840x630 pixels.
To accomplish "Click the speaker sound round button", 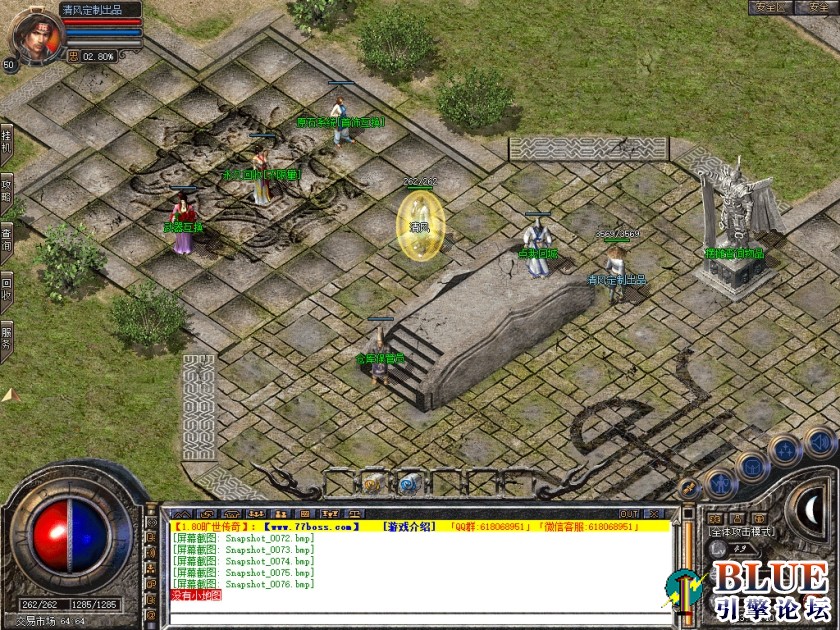I will [x=818, y=442].
